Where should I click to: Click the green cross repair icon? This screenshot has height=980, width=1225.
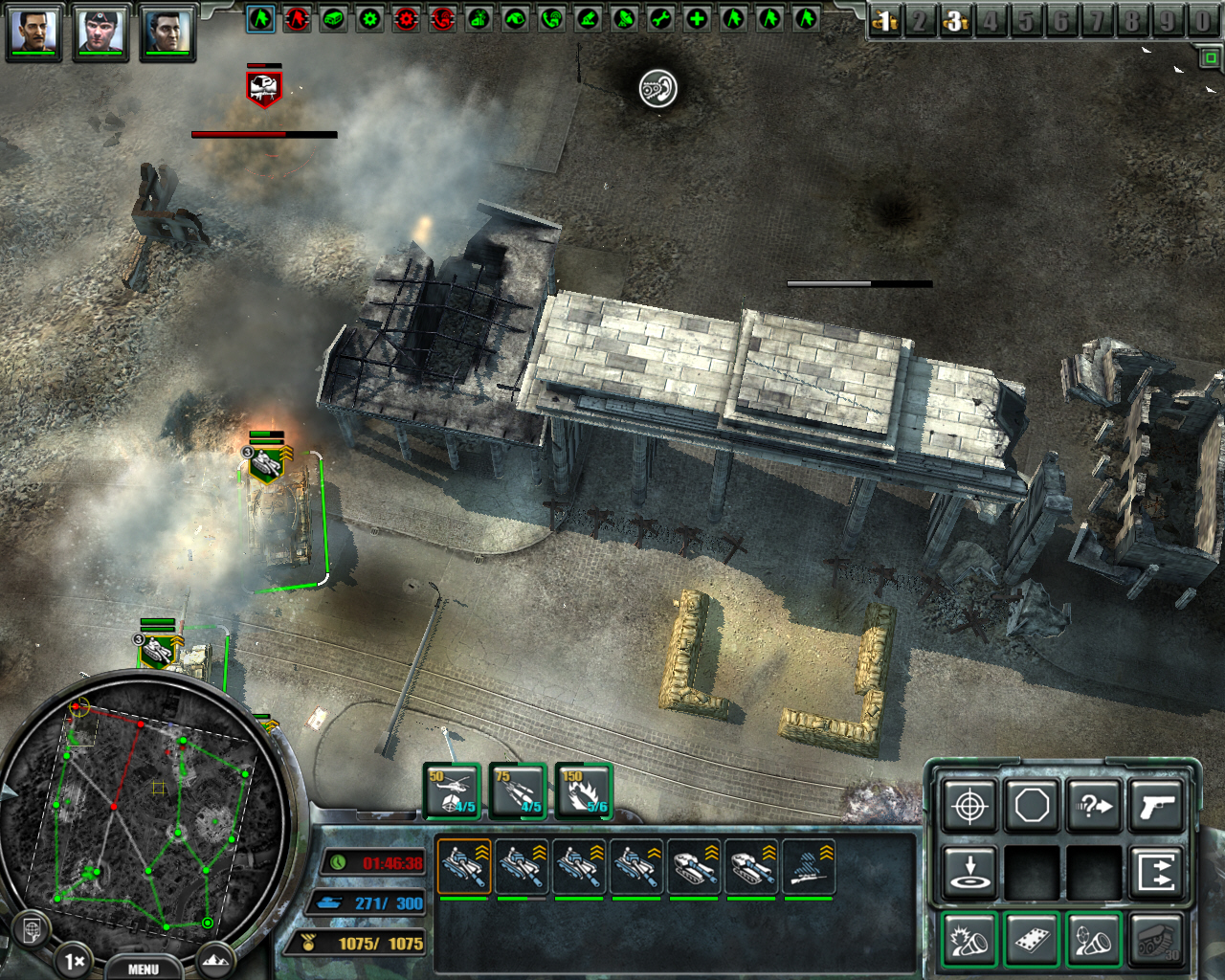(x=698, y=18)
